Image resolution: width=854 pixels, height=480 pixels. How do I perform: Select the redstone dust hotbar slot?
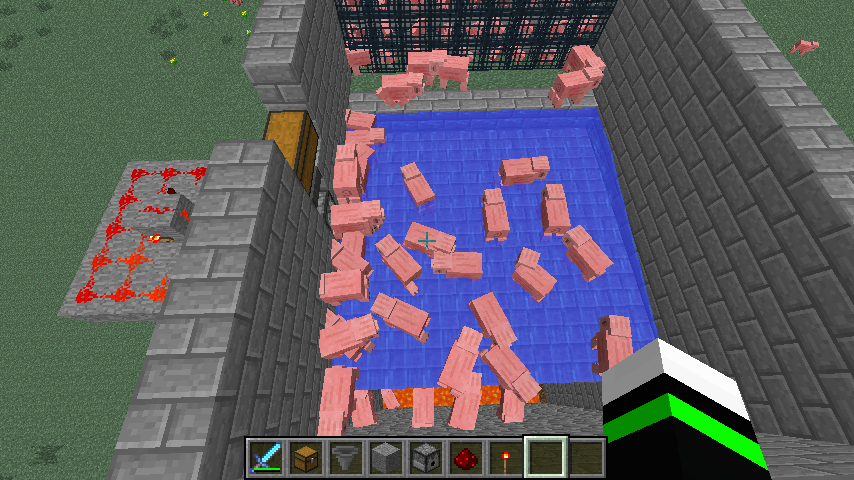[x=466, y=458]
